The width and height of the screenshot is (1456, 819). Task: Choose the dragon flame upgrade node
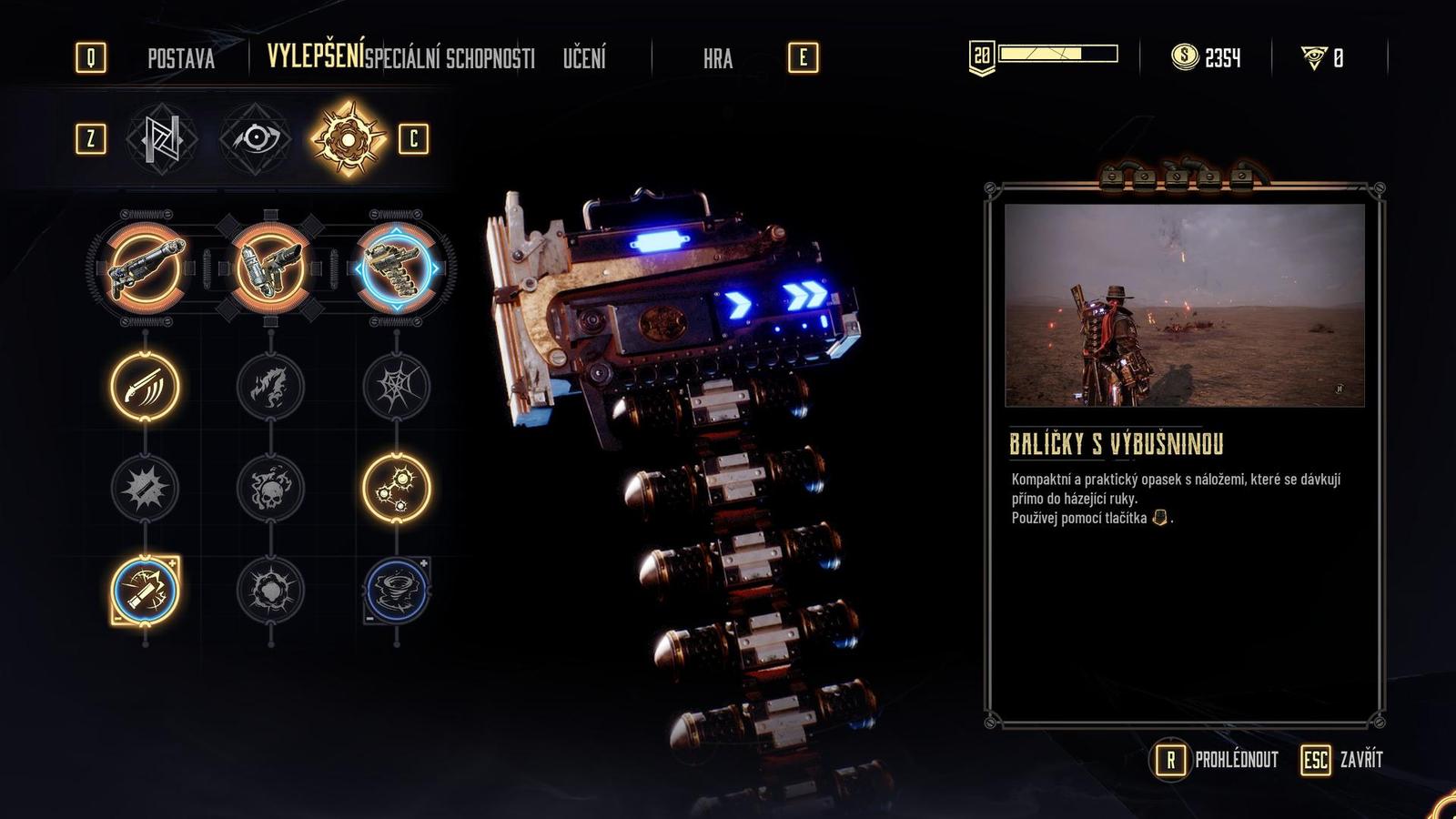(x=270, y=386)
